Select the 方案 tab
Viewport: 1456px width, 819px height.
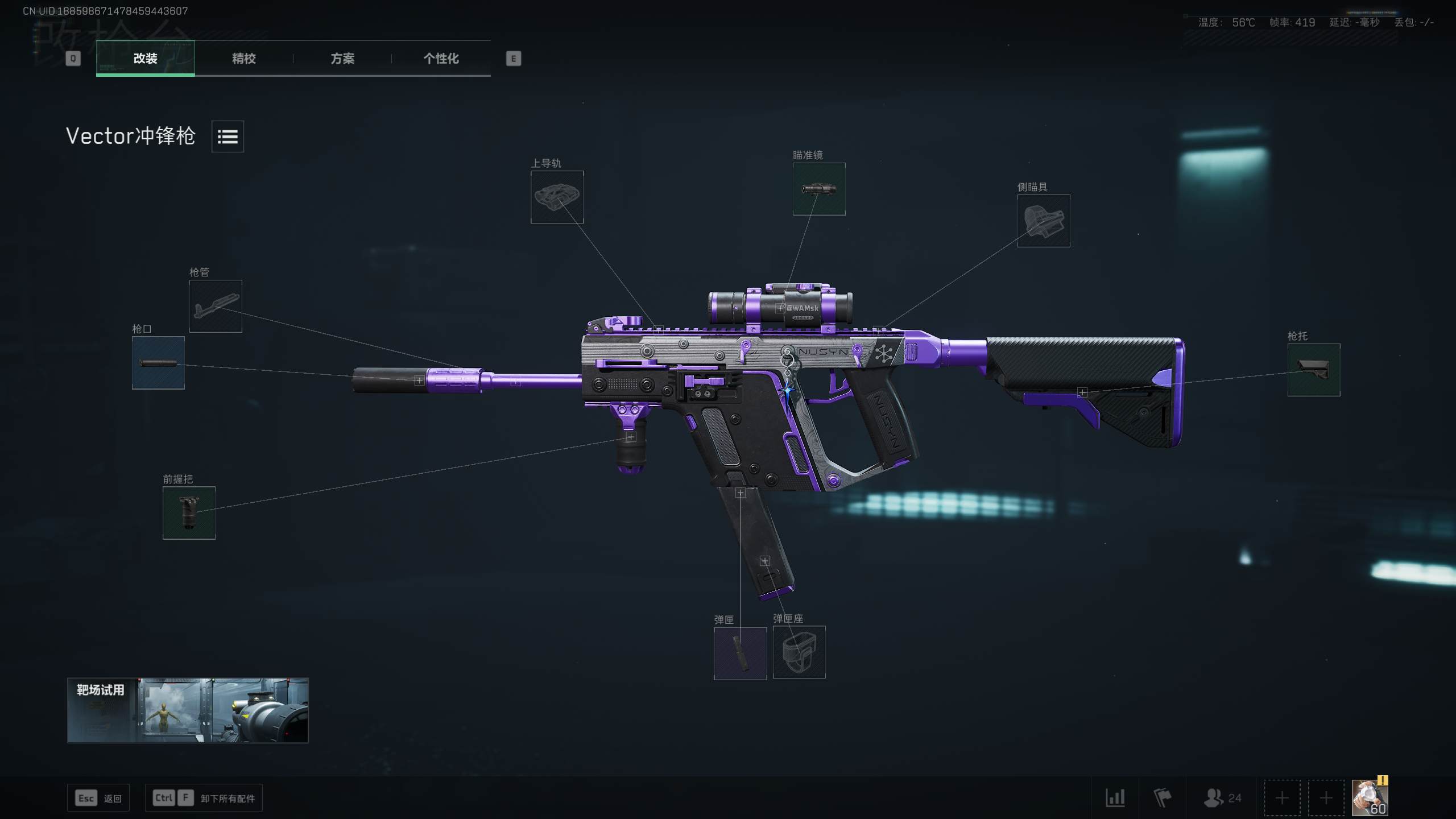pos(342,58)
